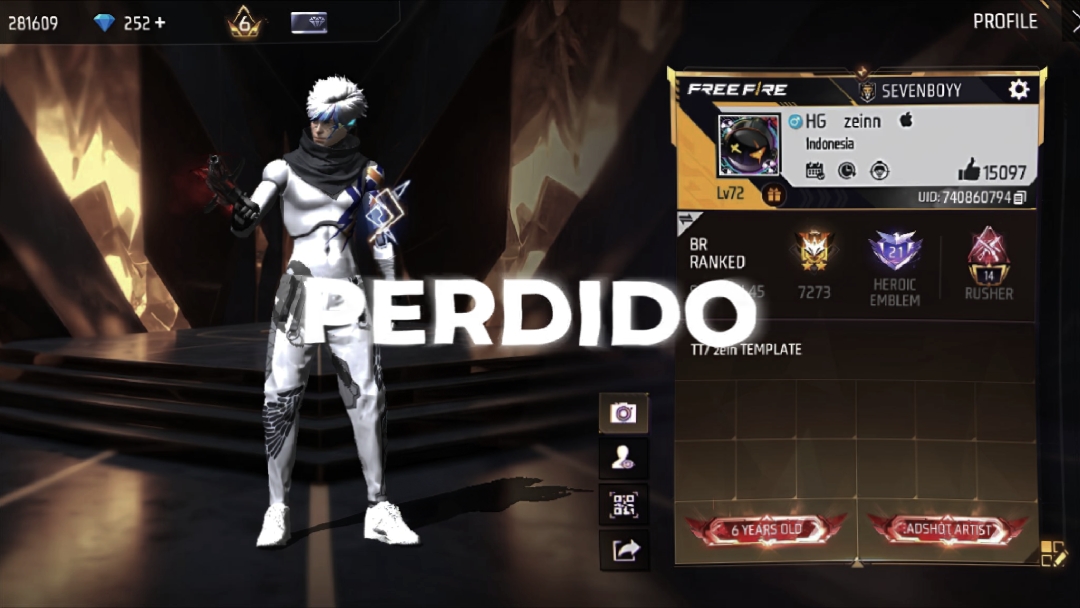Copy the UID with the copy icon

1019,198
